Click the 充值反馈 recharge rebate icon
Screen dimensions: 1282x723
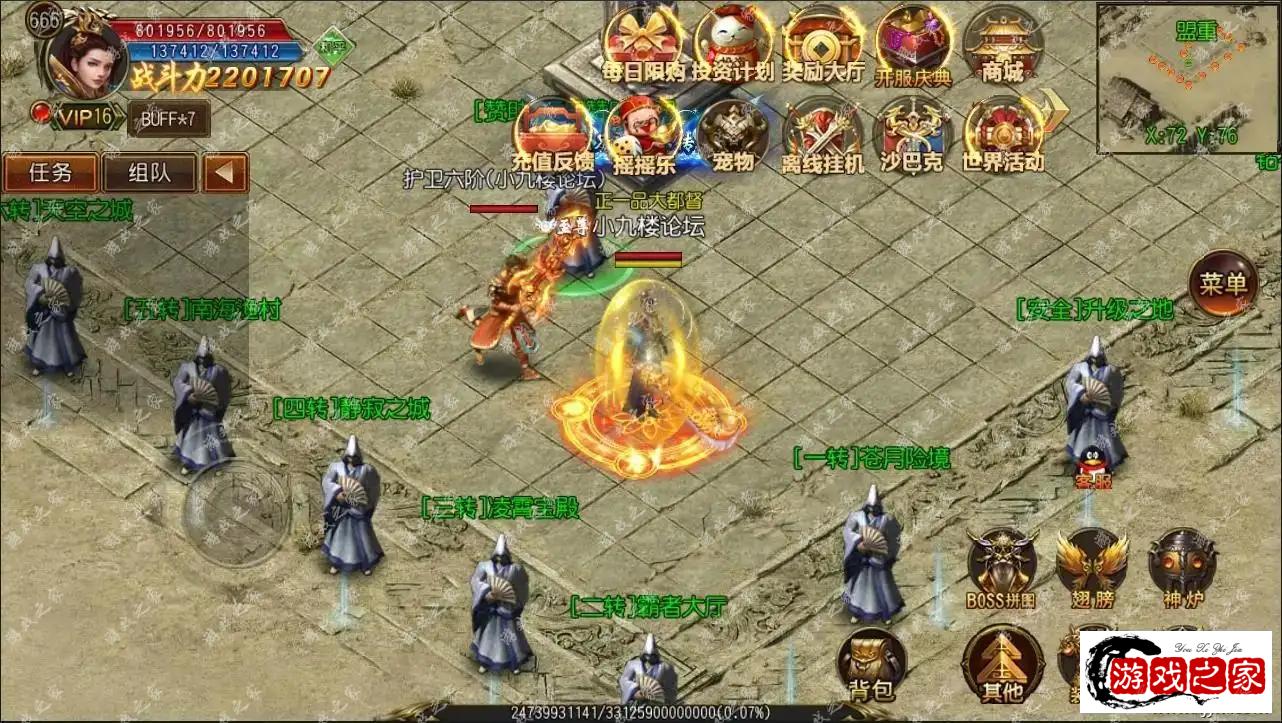[x=552, y=135]
